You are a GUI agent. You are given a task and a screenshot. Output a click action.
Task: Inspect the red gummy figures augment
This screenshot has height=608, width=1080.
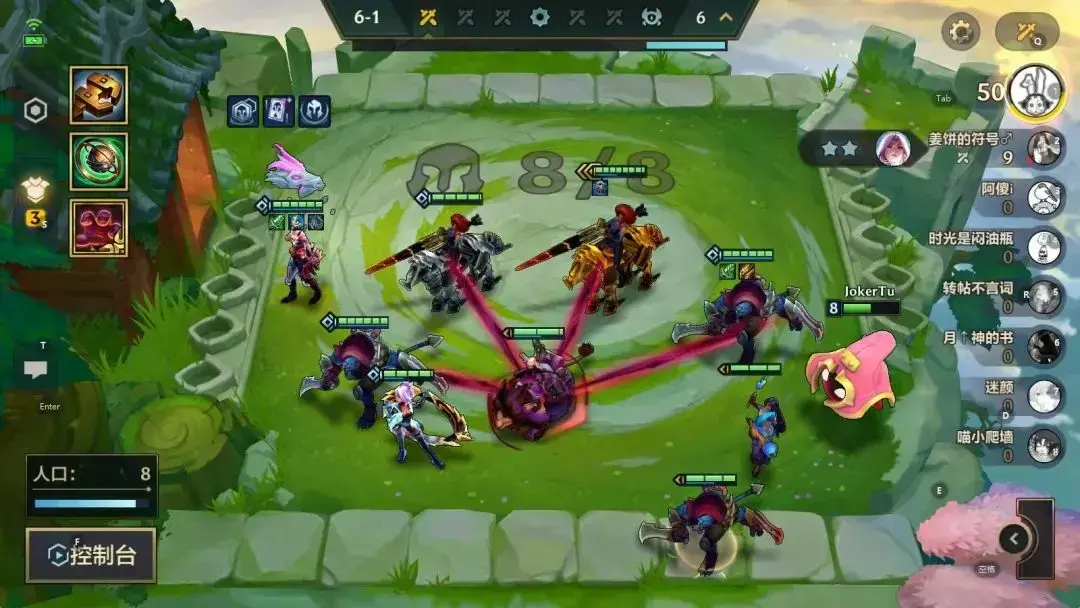(x=98, y=227)
